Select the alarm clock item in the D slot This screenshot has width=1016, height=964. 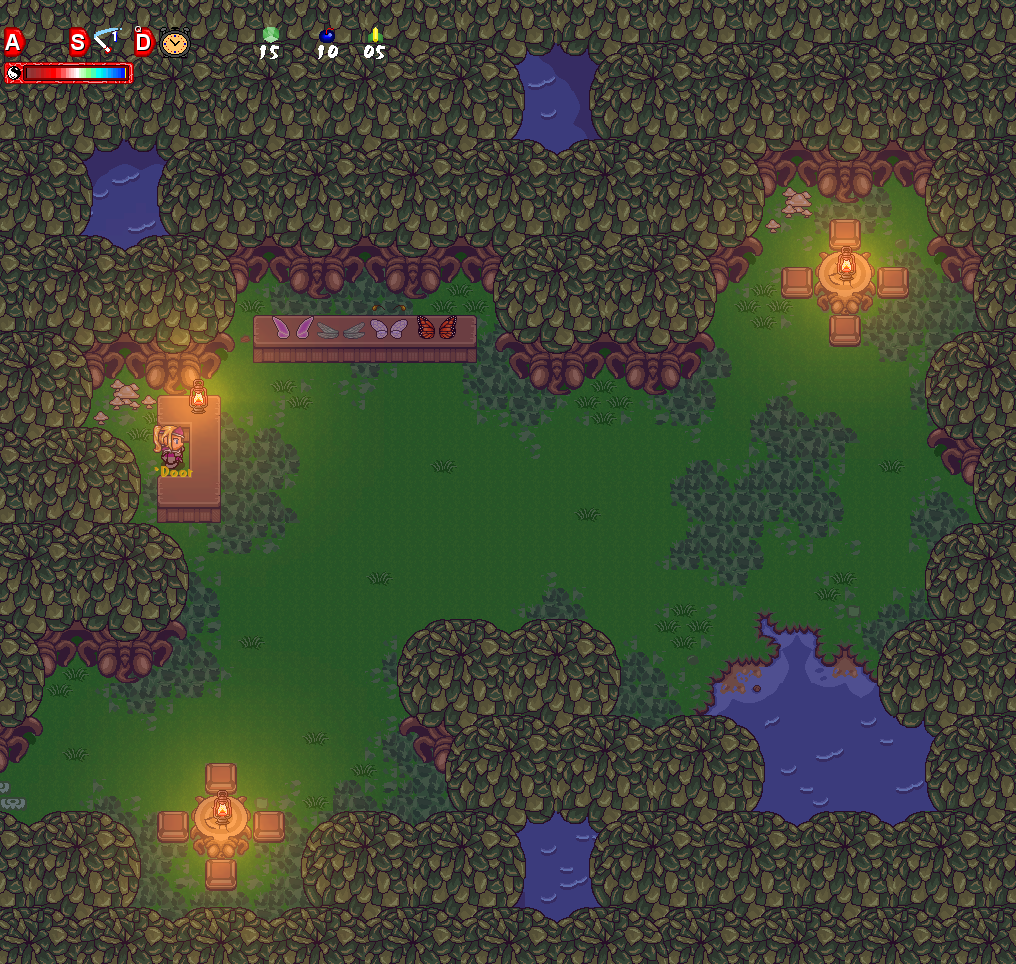click(174, 43)
